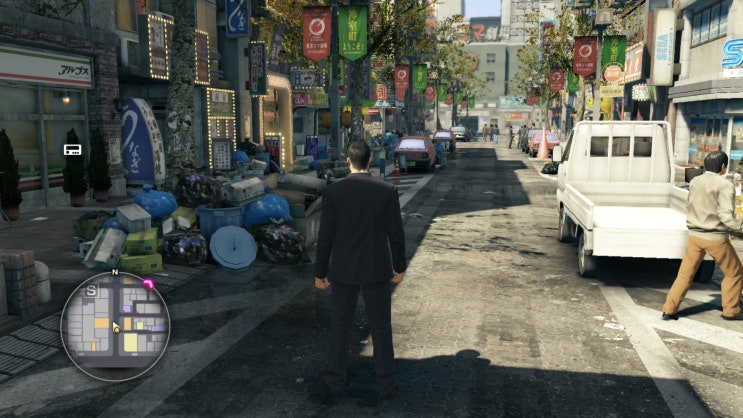Select the S save marker on minimap
Screen dimensions: 743x418
(x=92, y=290)
